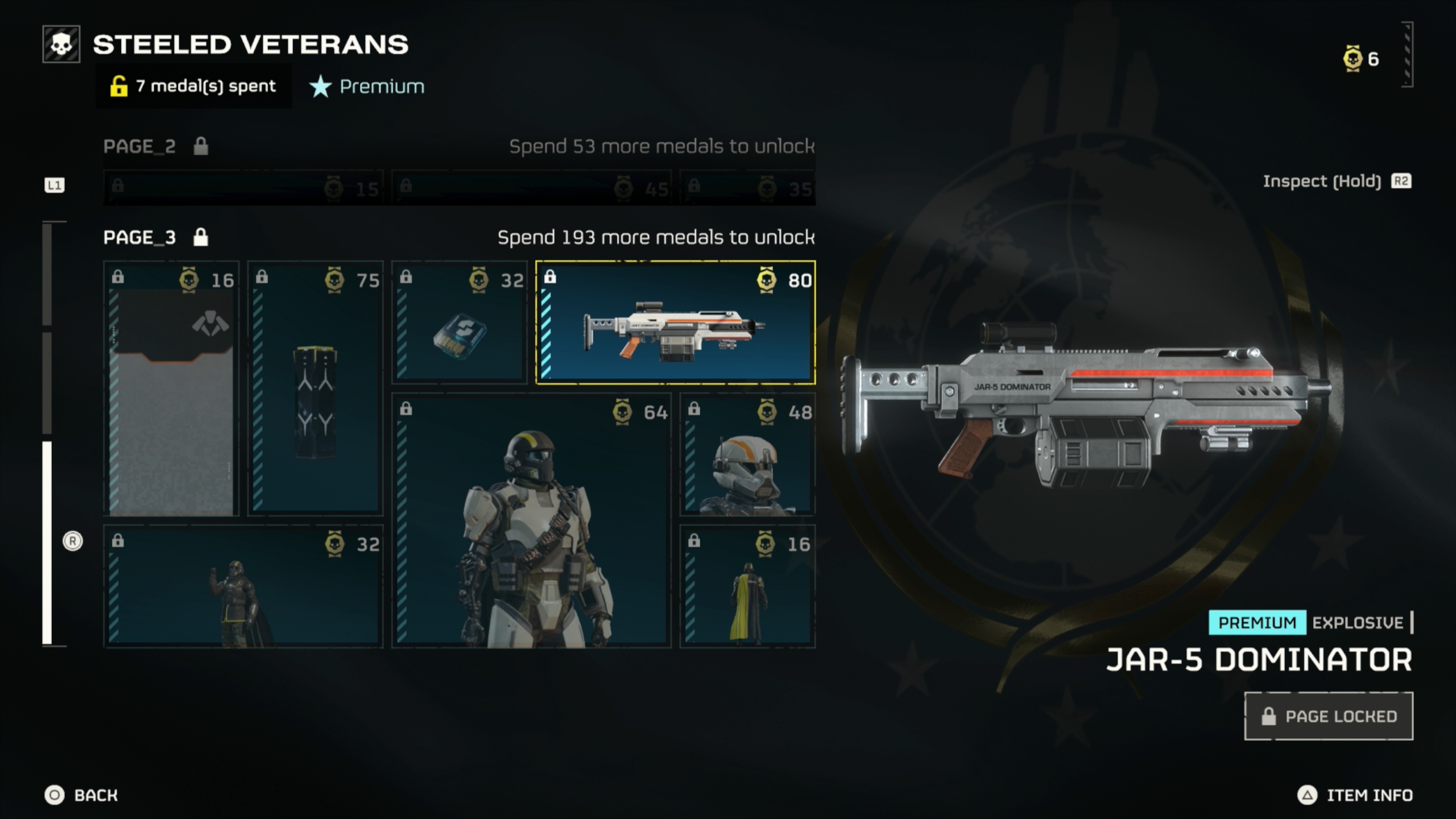Image resolution: width=1456 pixels, height=819 pixels.
Task: Click the white page scrollbar segment
Action: pyautogui.click(x=47, y=543)
